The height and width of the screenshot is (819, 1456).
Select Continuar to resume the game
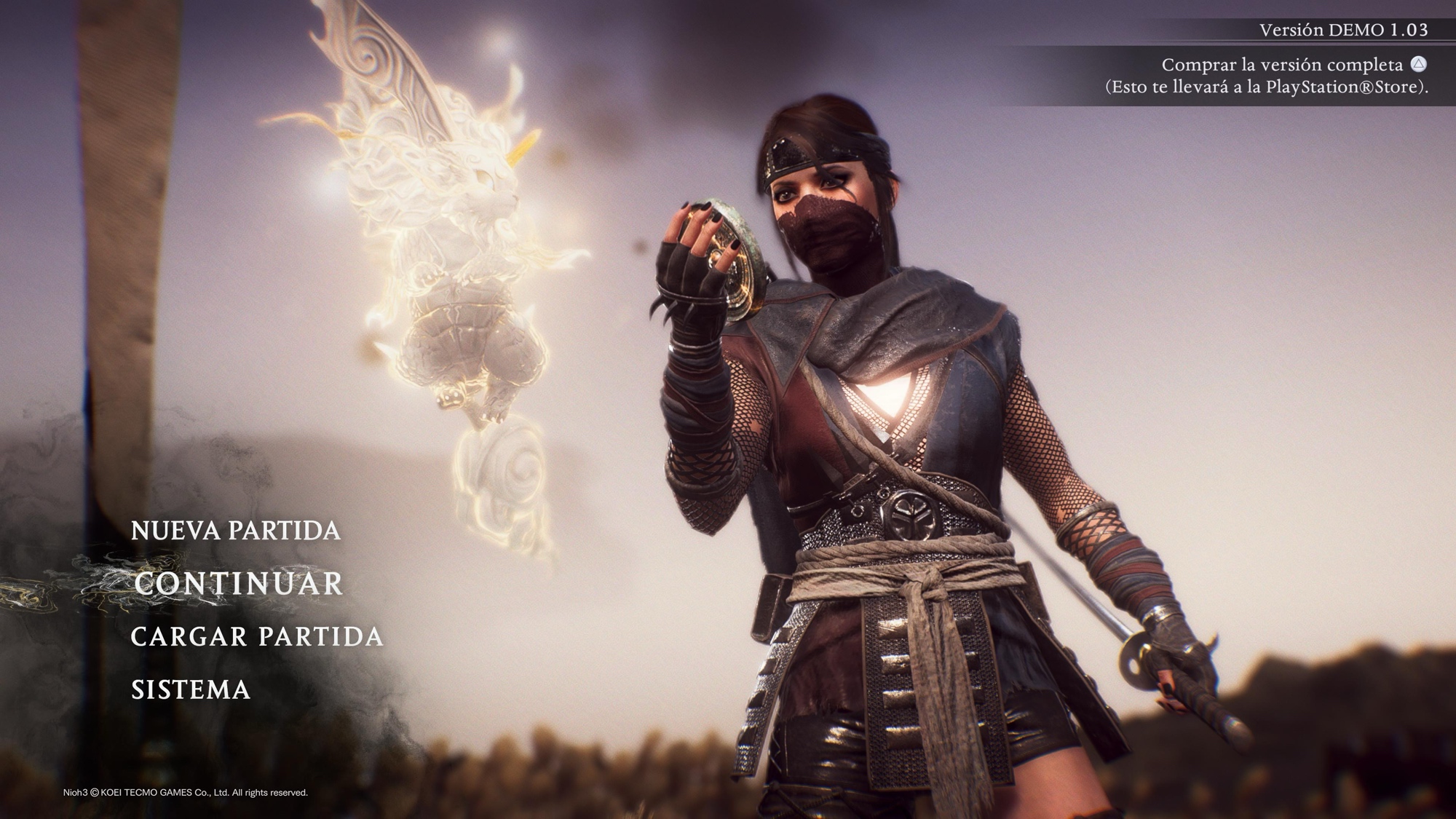click(238, 584)
